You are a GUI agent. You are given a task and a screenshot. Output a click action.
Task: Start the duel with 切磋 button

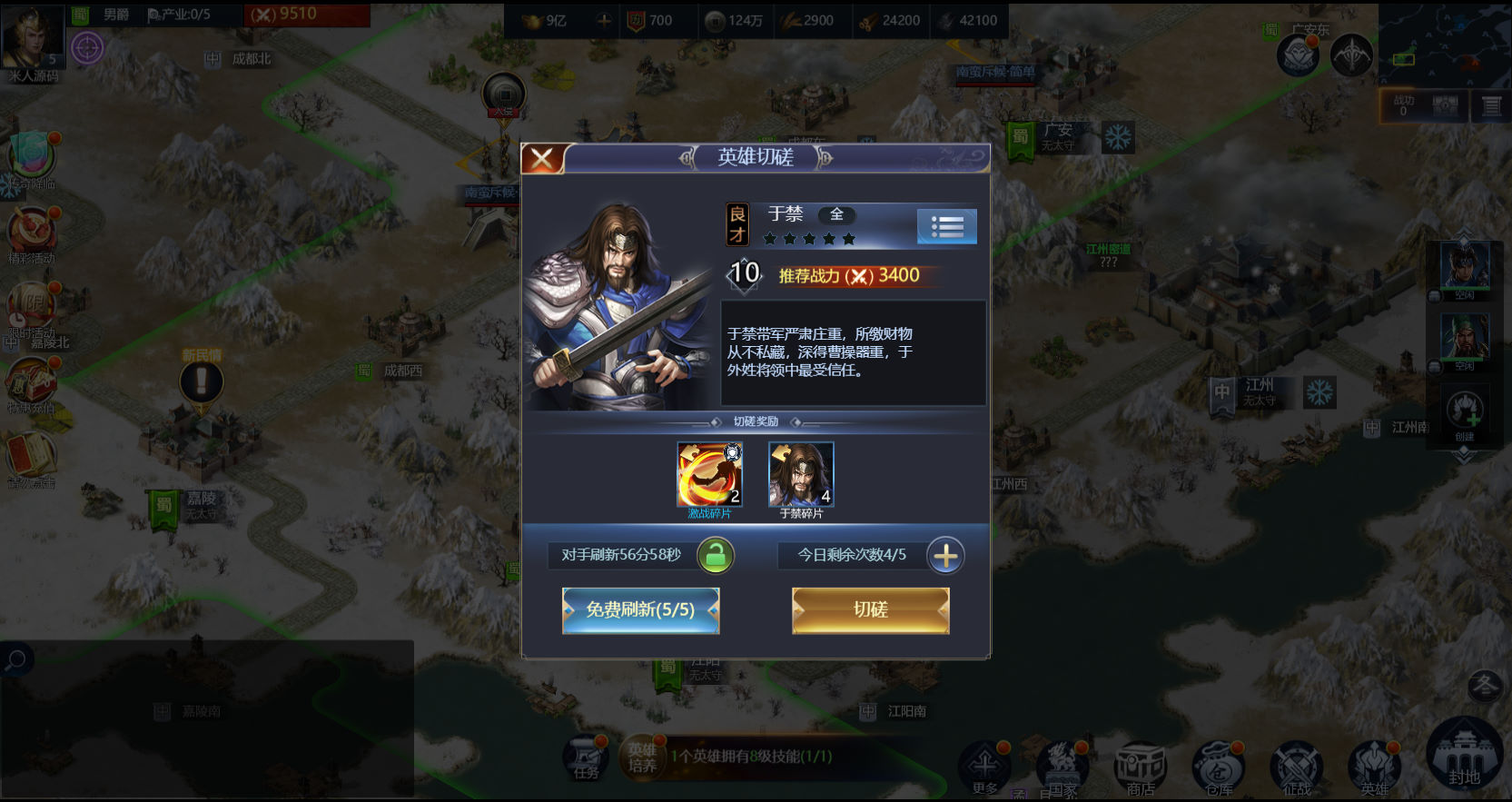870,609
